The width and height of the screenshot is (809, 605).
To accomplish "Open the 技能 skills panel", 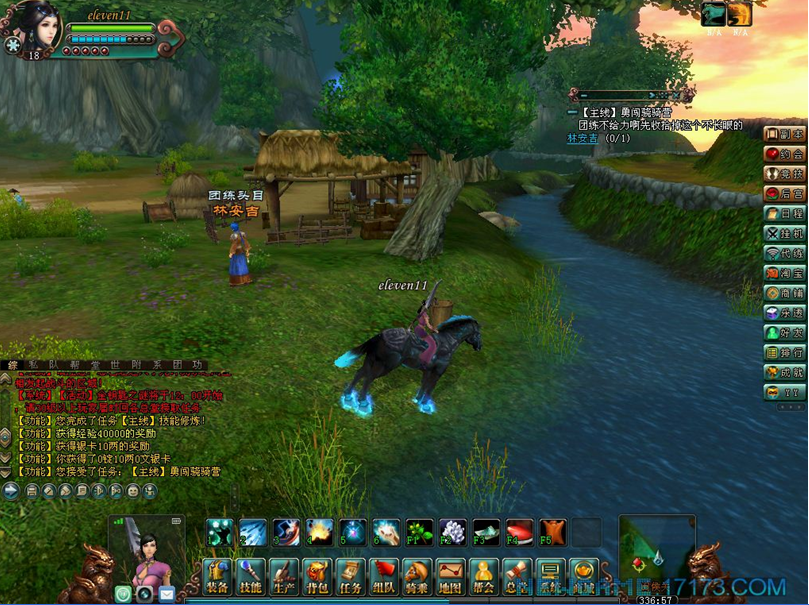I will click(250, 575).
